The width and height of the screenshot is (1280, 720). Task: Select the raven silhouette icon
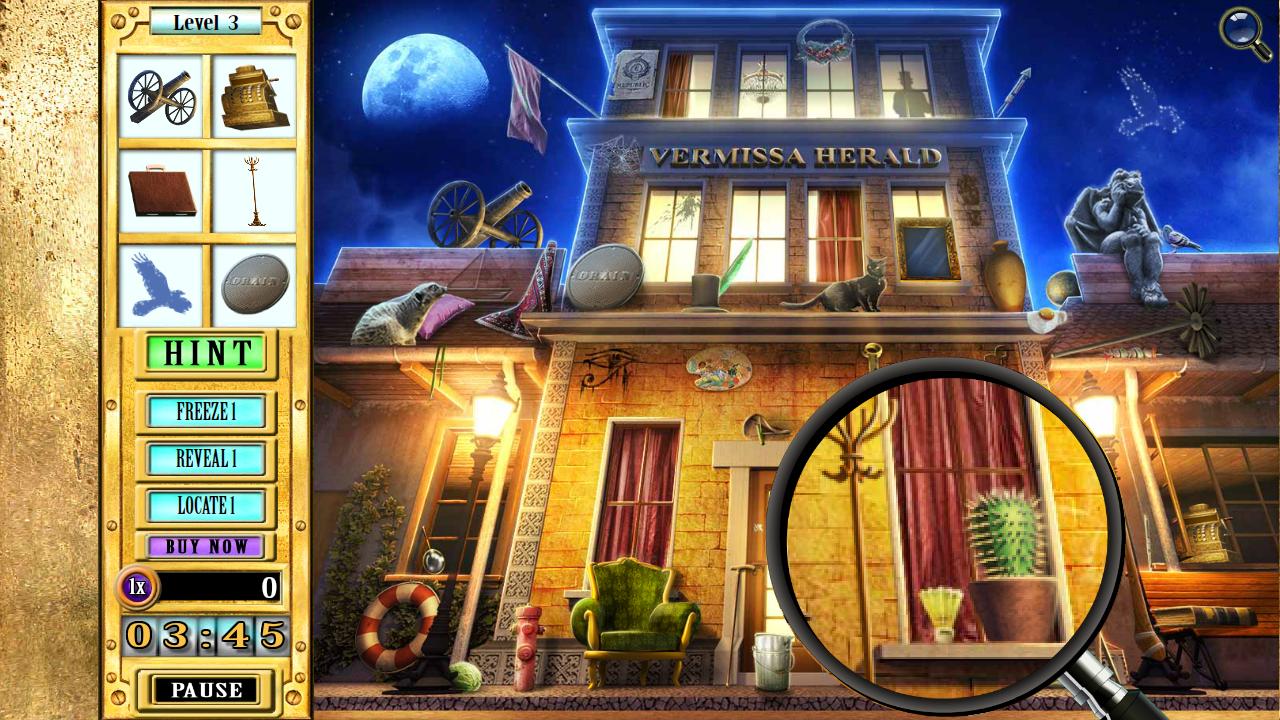tap(158, 286)
